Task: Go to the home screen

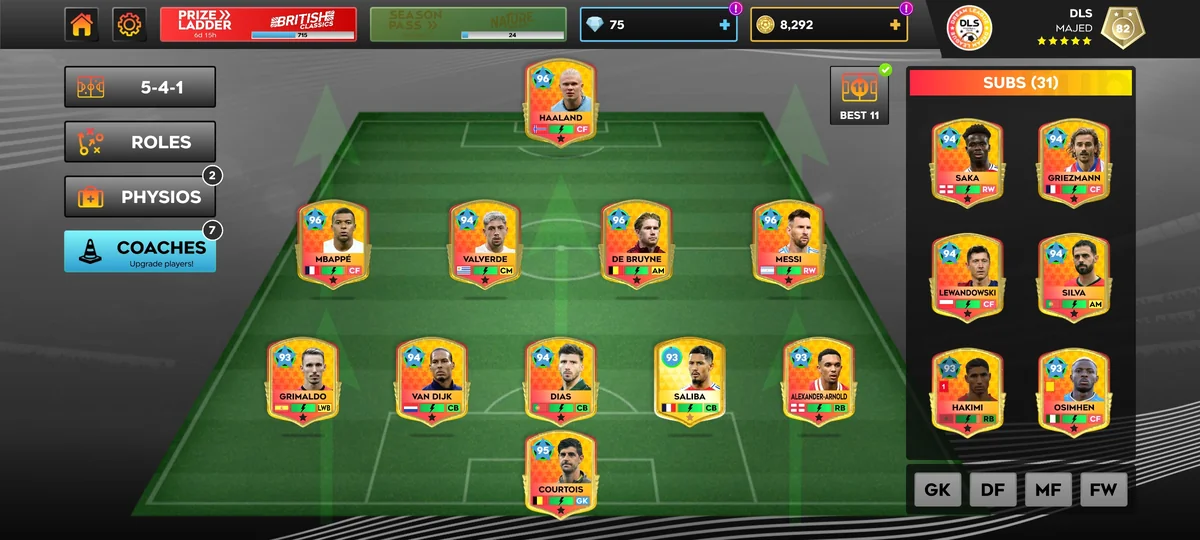Action: click(82, 25)
